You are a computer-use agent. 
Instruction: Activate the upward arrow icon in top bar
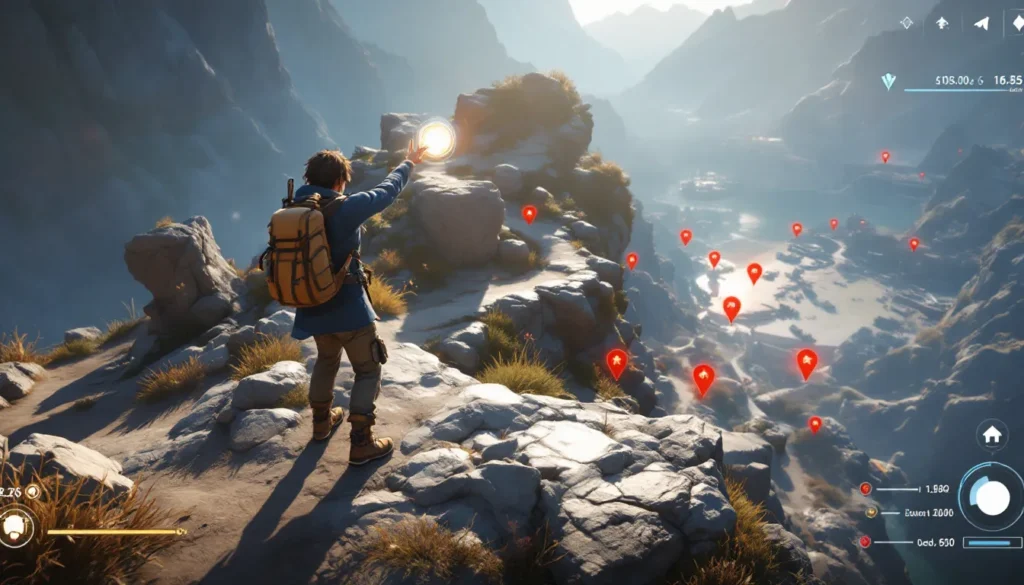click(x=943, y=22)
